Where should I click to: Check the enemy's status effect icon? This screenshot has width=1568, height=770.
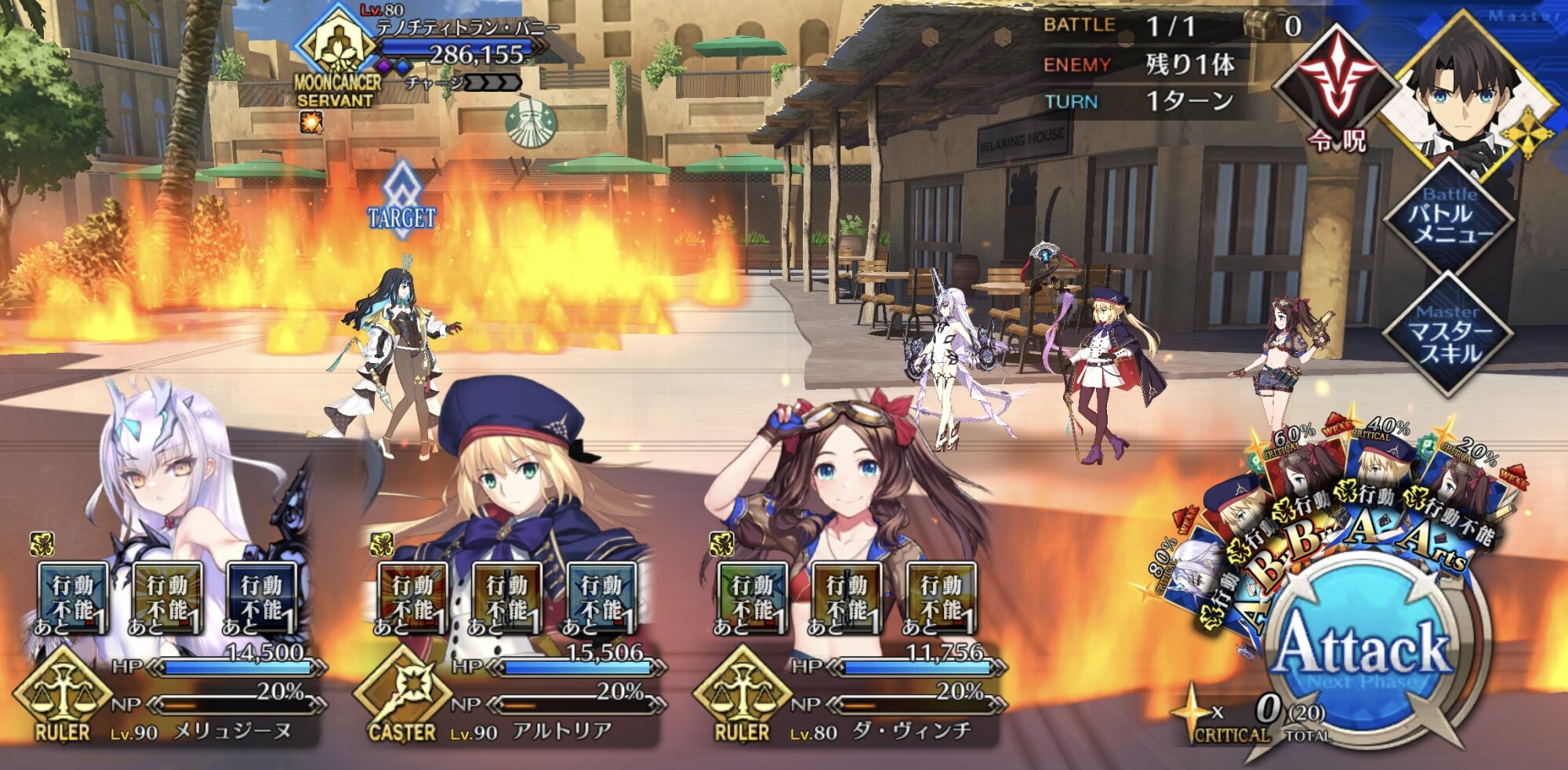coord(311,122)
